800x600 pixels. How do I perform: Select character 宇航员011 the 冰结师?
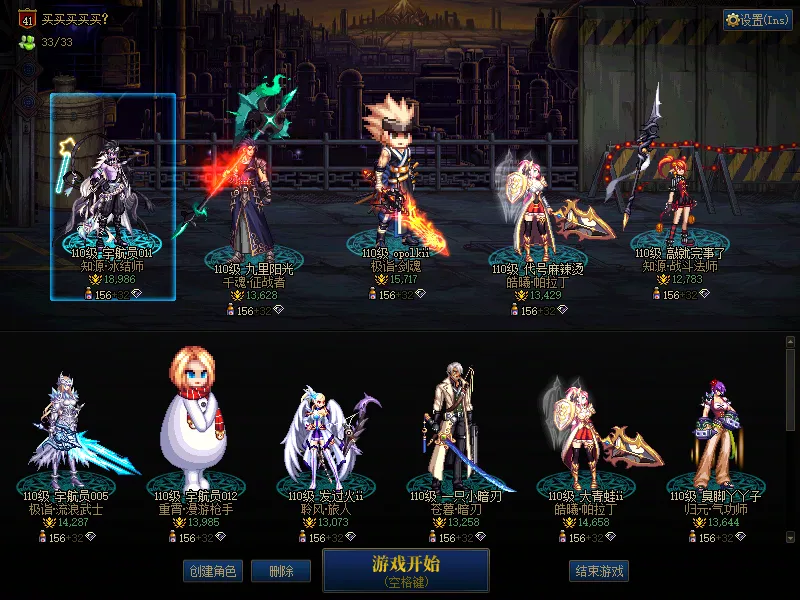(112, 197)
